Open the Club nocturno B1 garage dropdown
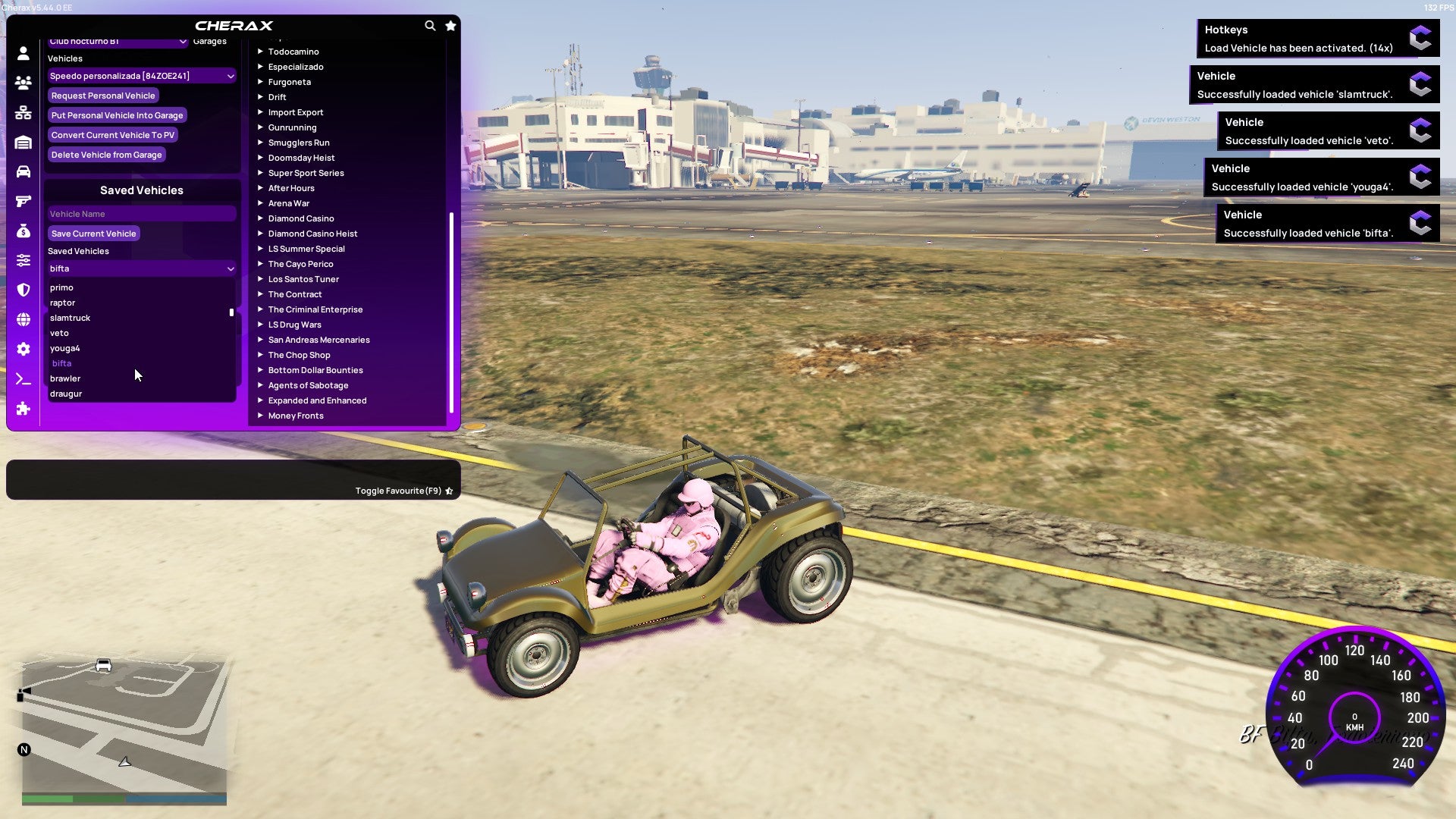Image resolution: width=1456 pixels, height=819 pixels. [x=118, y=42]
